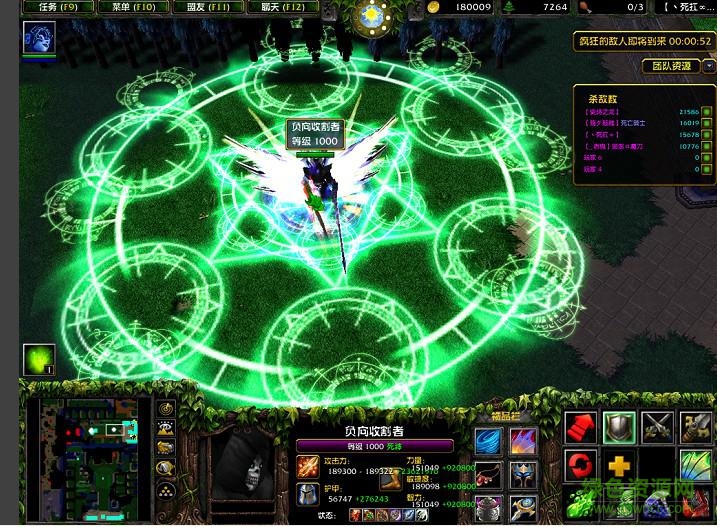Screen dimensions: 717x527
Task: Click the 团队资源 team resources button
Action: coord(670,66)
